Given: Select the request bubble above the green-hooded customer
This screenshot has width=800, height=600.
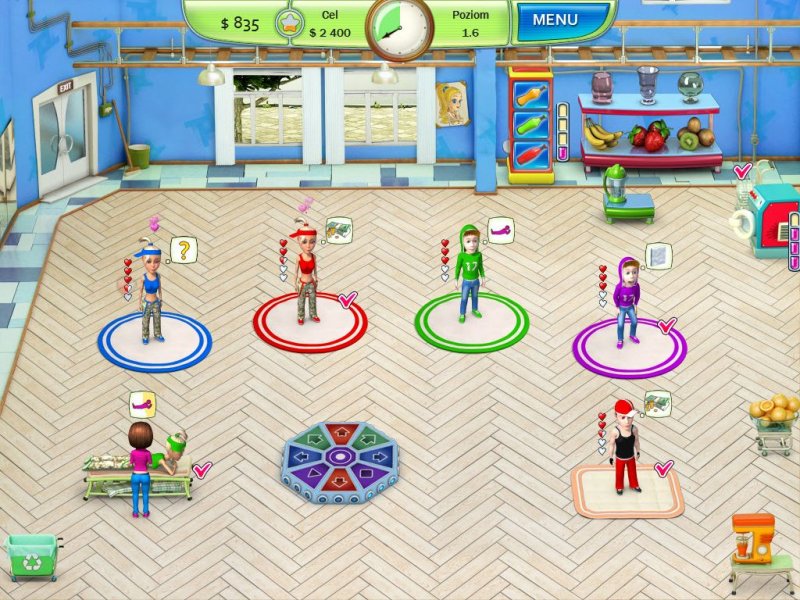Looking at the screenshot, I should coord(499,232).
